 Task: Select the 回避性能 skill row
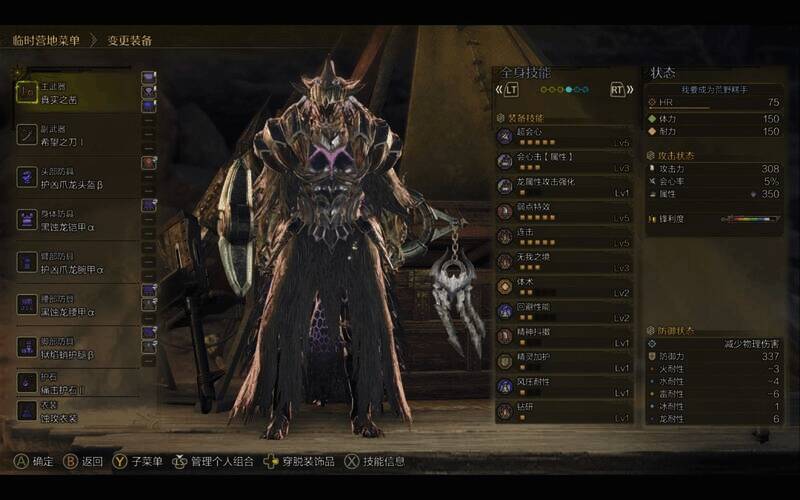tap(565, 312)
